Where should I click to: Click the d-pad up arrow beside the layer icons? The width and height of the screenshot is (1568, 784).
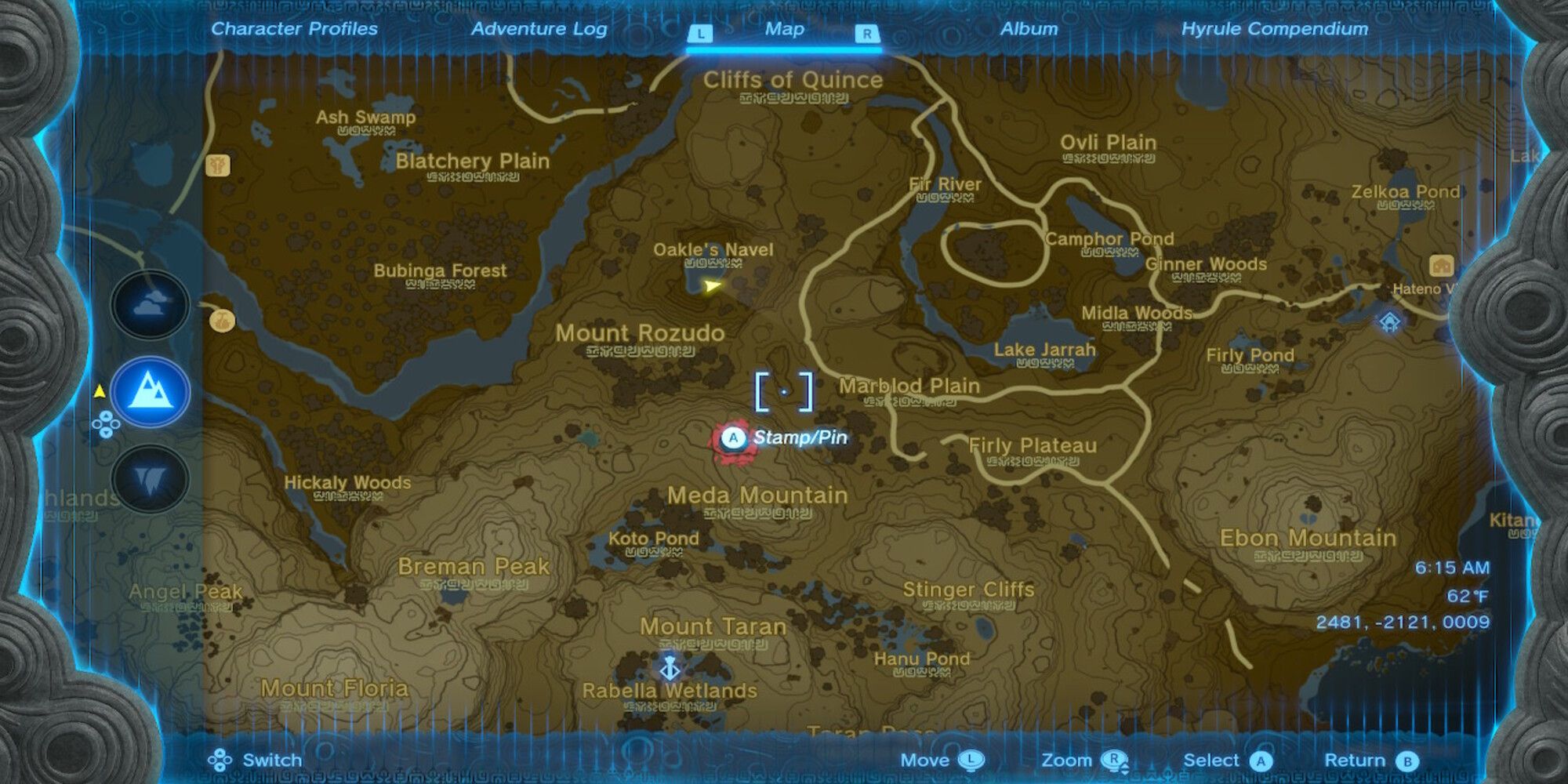pyautogui.click(x=106, y=417)
